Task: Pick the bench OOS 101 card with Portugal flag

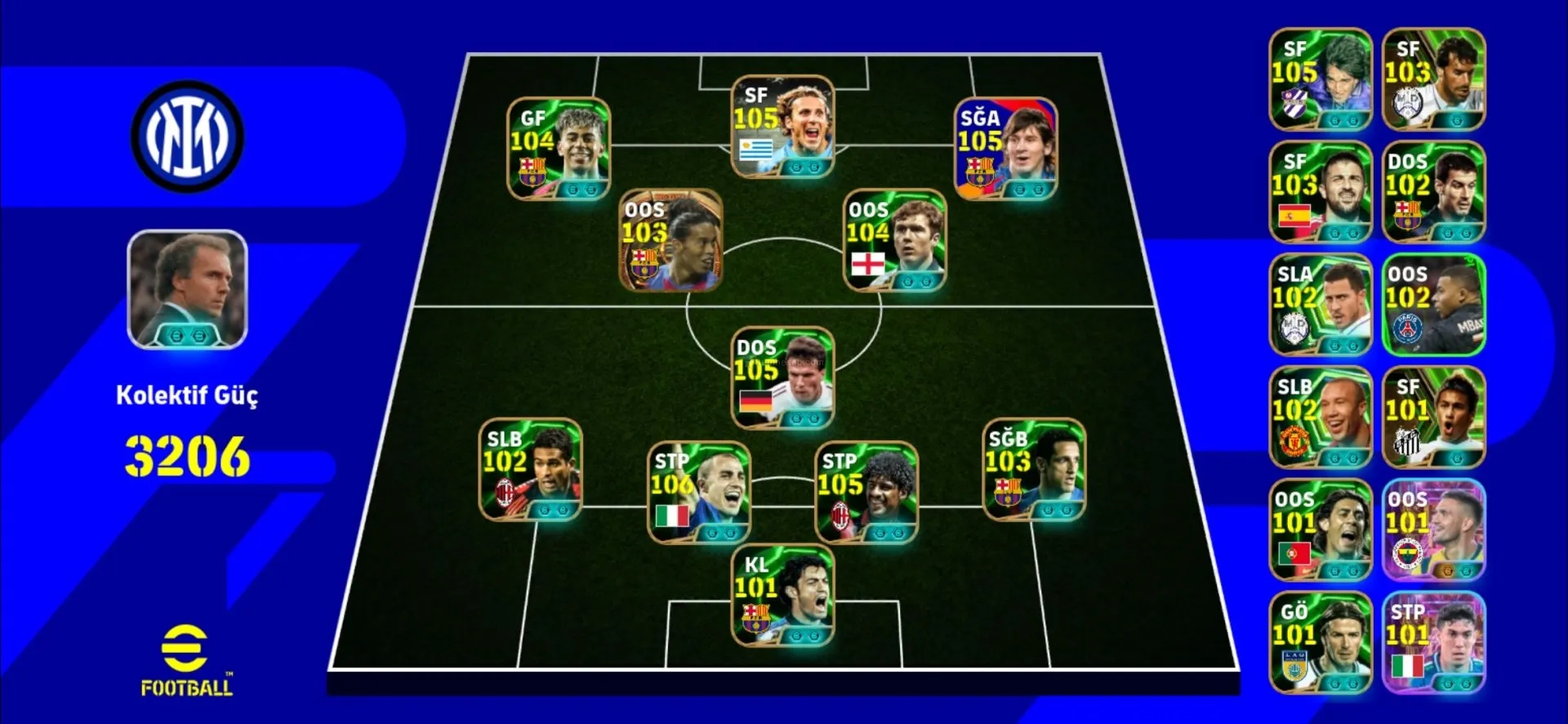Action: pyautogui.click(x=1321, y=530)
